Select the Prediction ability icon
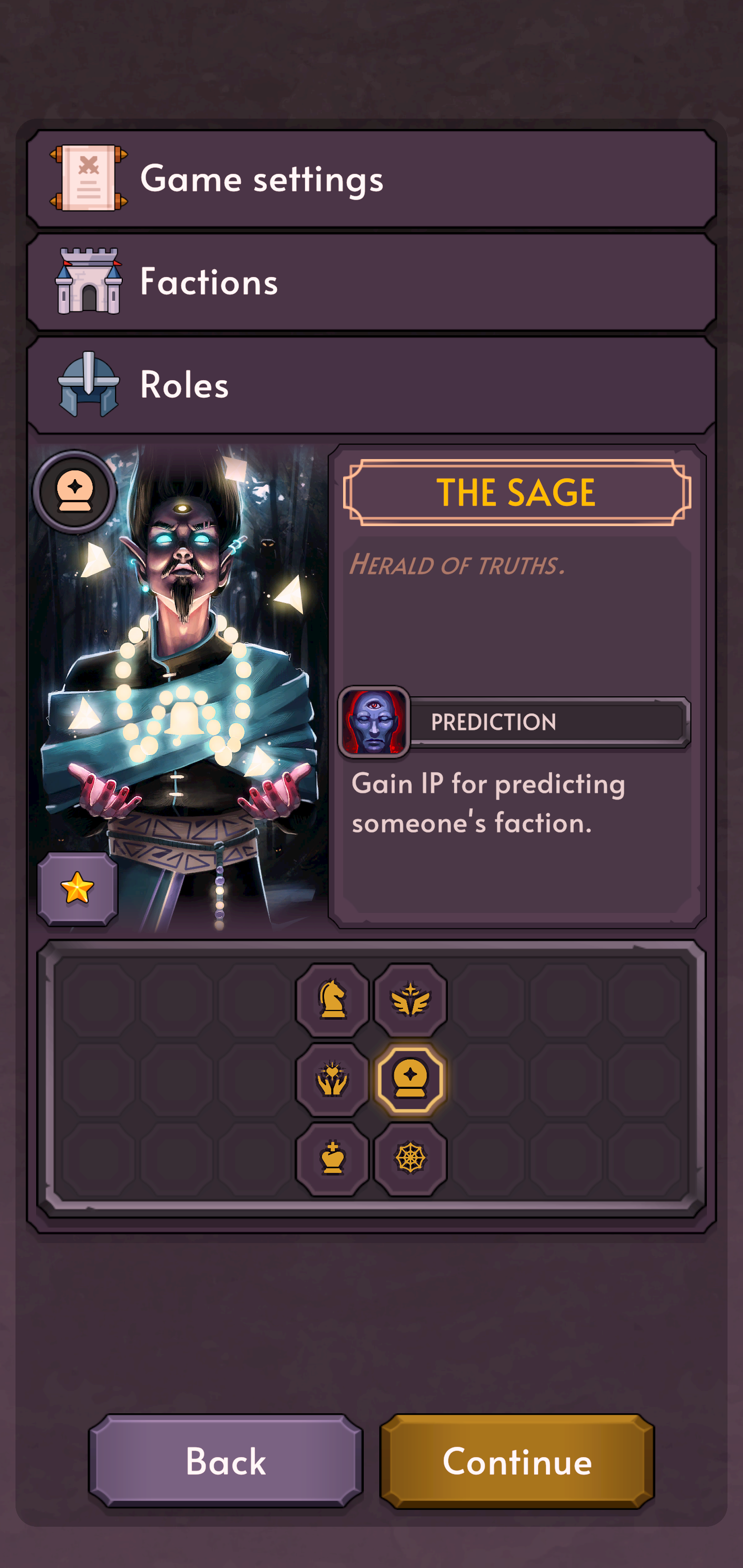Viewport: 743px width, 1568px height. point(374,723)
